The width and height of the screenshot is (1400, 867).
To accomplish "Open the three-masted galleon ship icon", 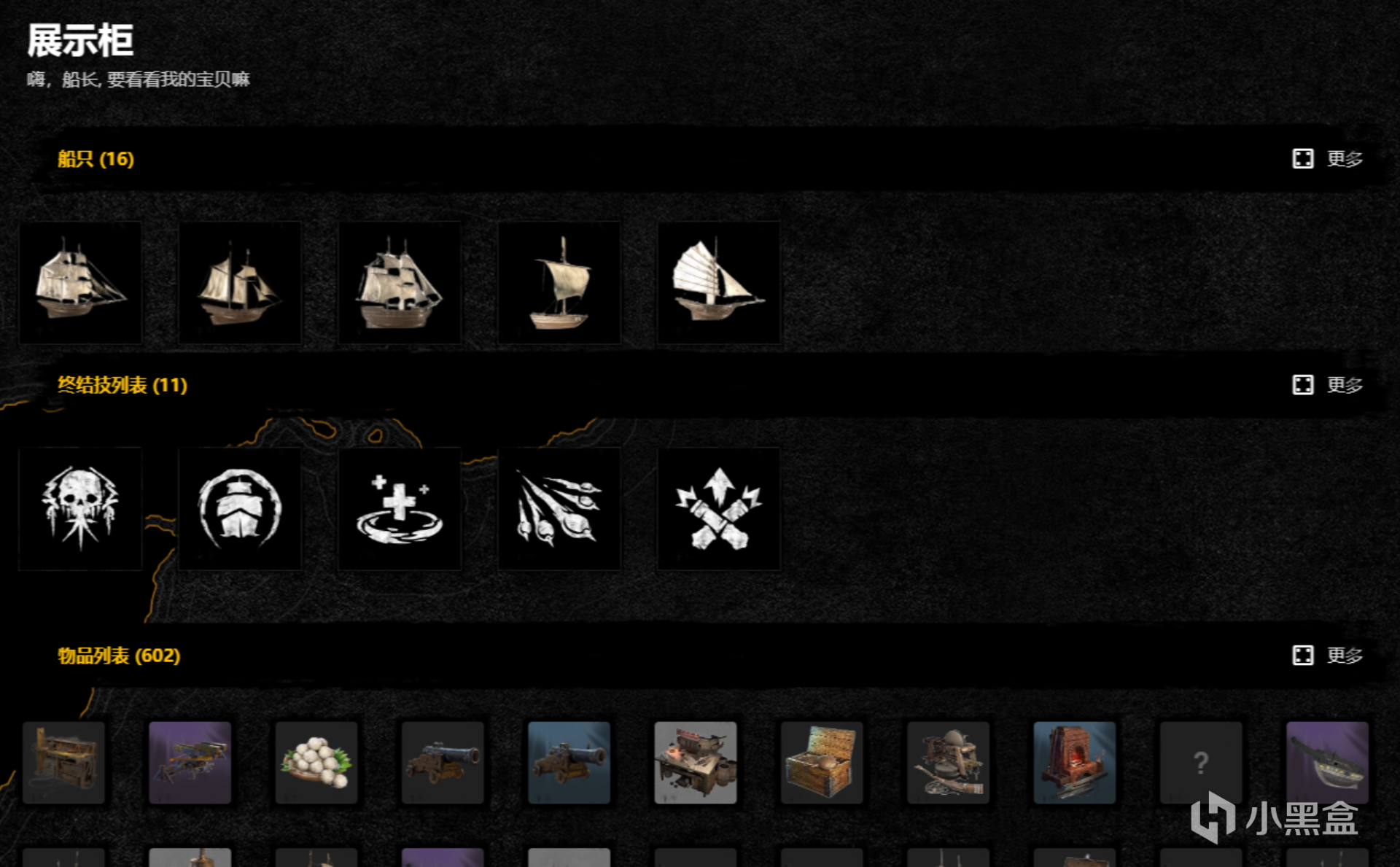I will point(400,283).
